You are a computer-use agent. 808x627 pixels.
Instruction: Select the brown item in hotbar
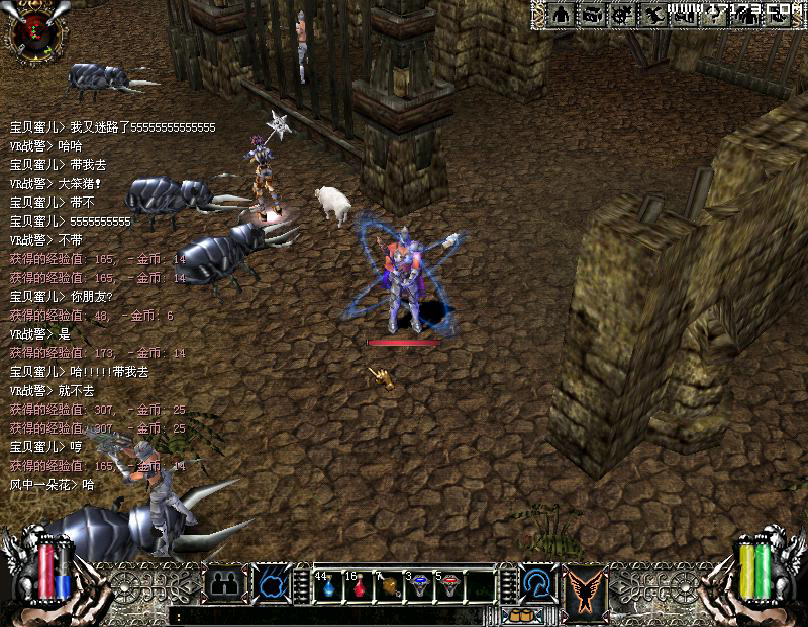click(389, 586)
